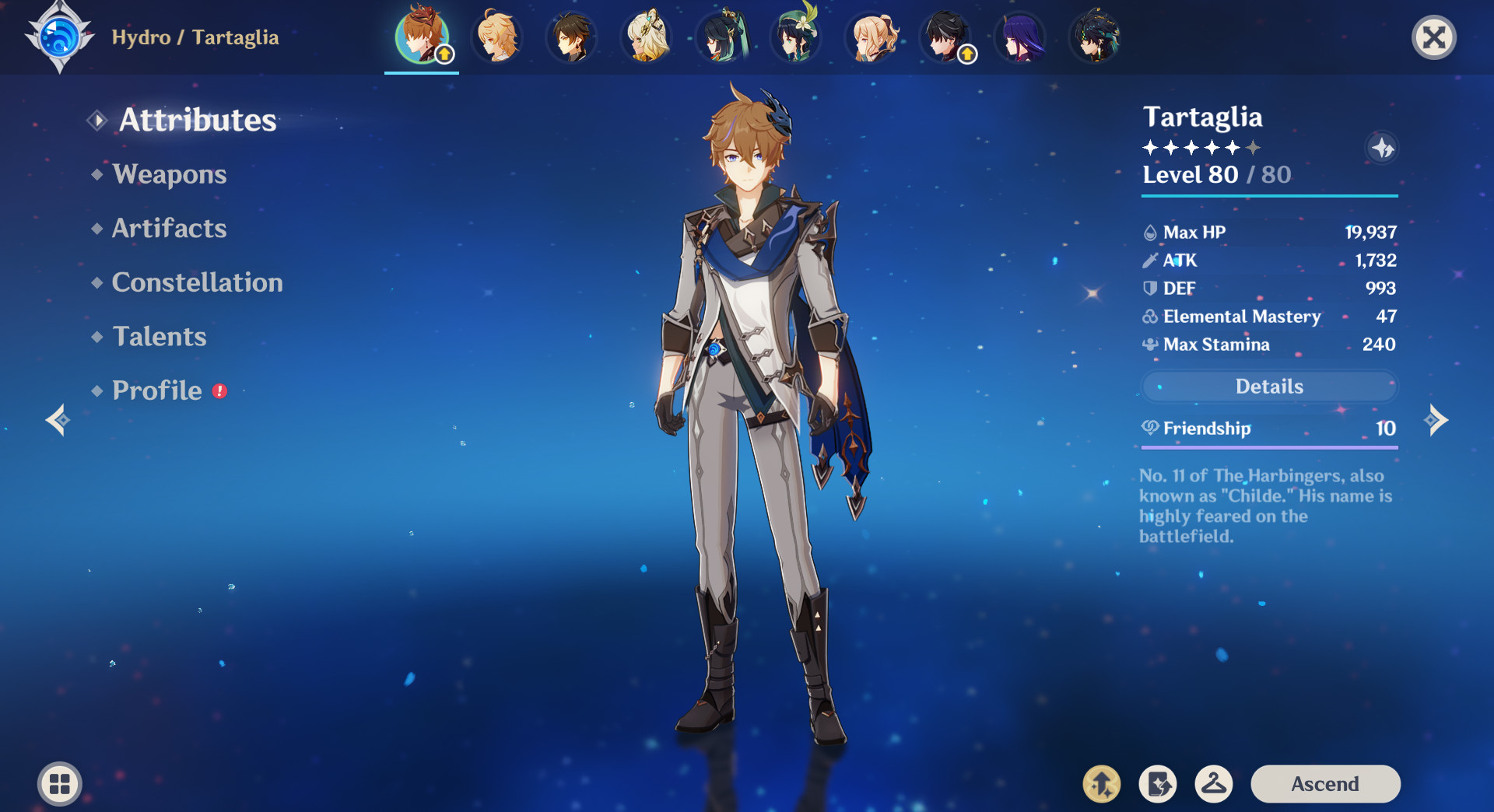The image size is (1494, 812).
Task: Select the golden quick level-up icon
Action: click(1103, 784)
